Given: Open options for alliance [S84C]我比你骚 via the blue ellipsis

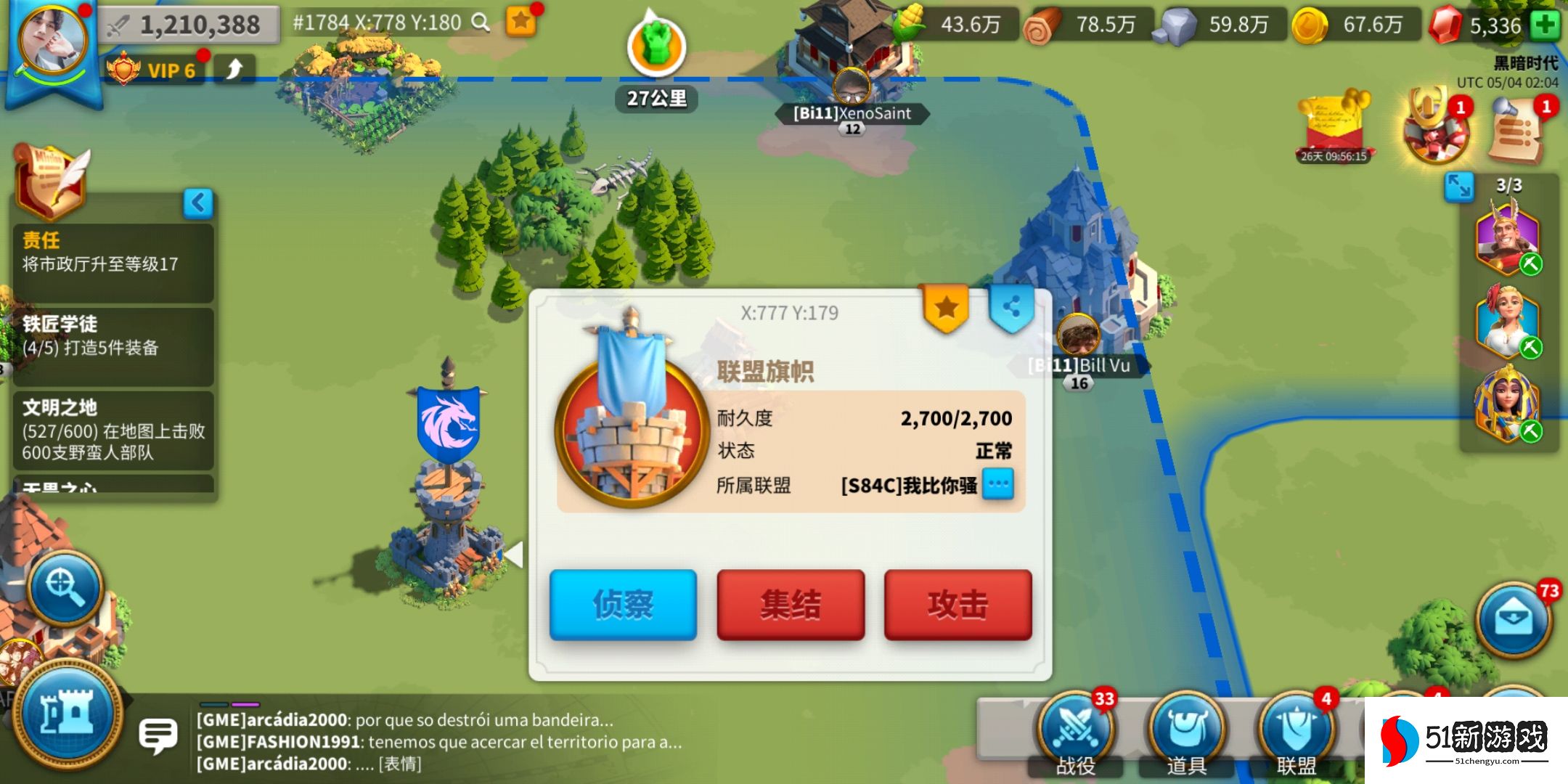Looking at the screenshot, I should tap(997, 485).
